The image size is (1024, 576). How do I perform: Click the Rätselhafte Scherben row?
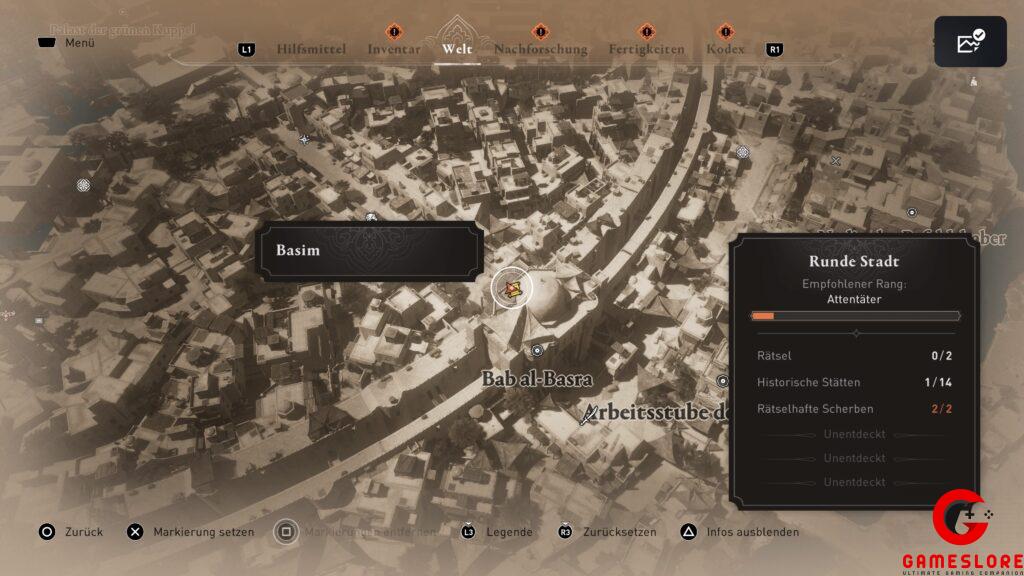[855, 408]
